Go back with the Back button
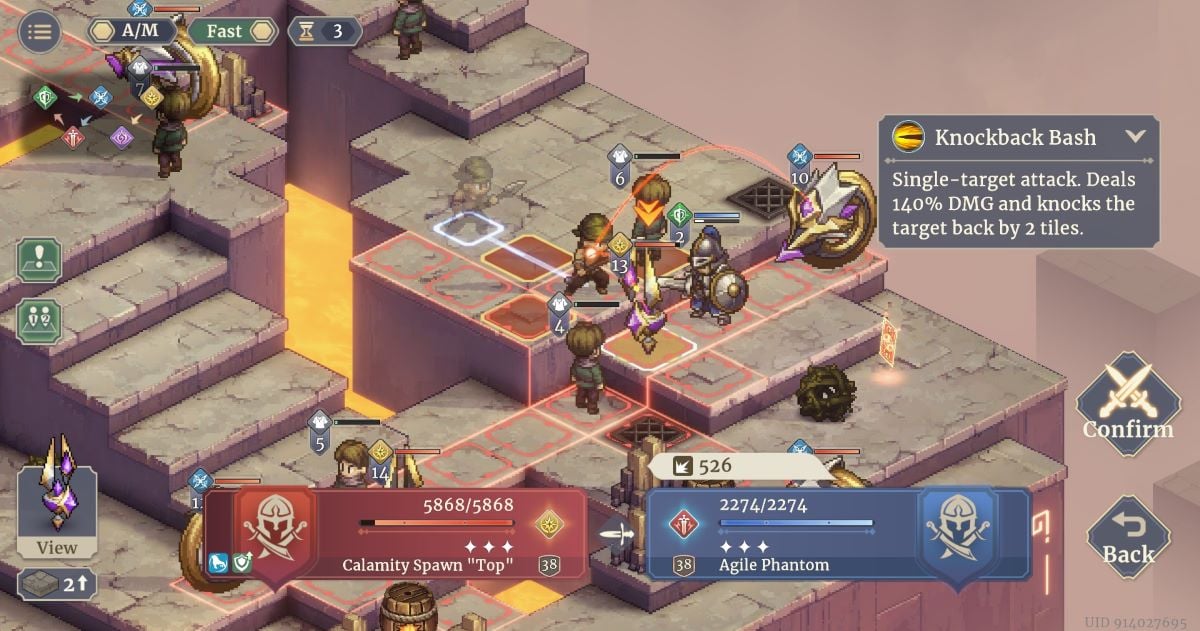This screenshot has width=1200, height=631. pos(1128,537)
